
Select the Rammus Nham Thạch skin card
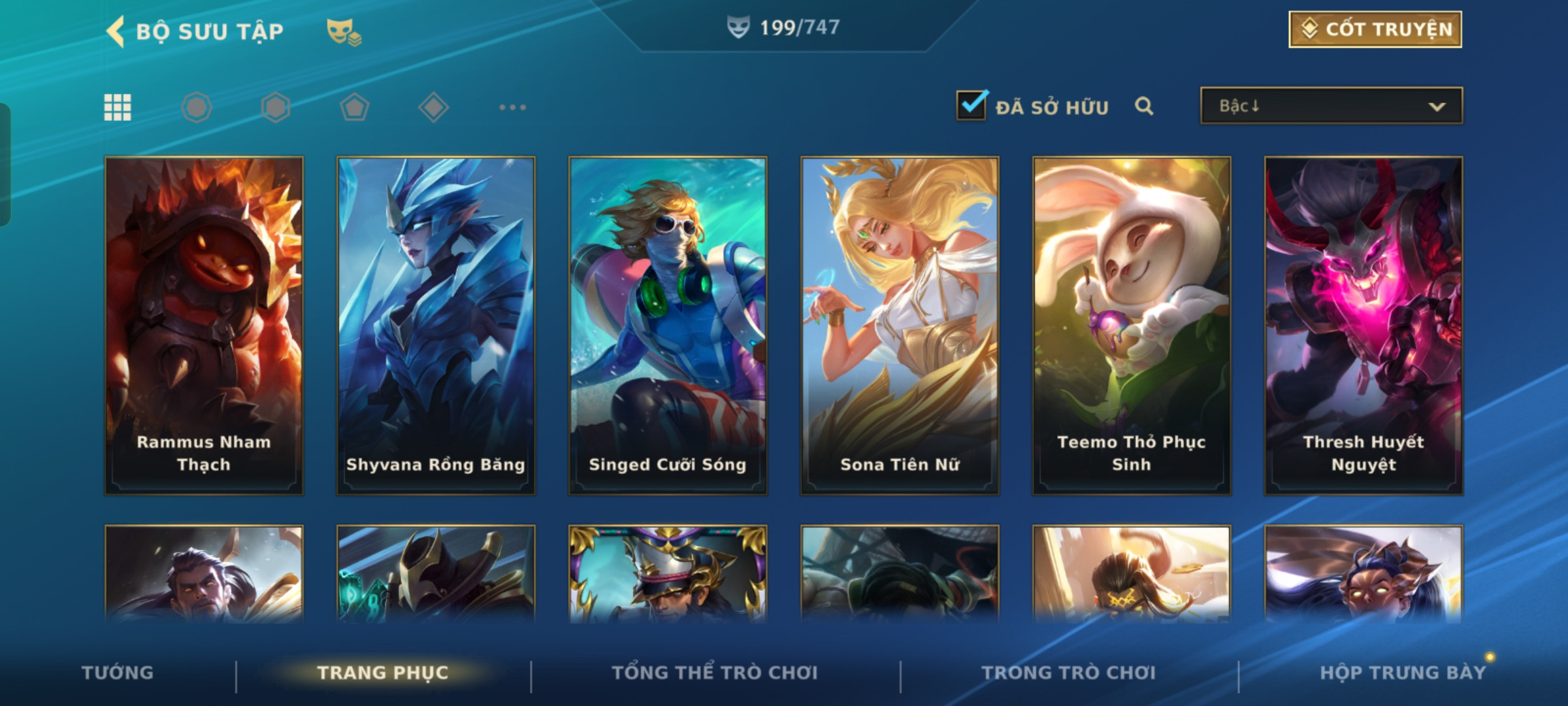[204, 325]
